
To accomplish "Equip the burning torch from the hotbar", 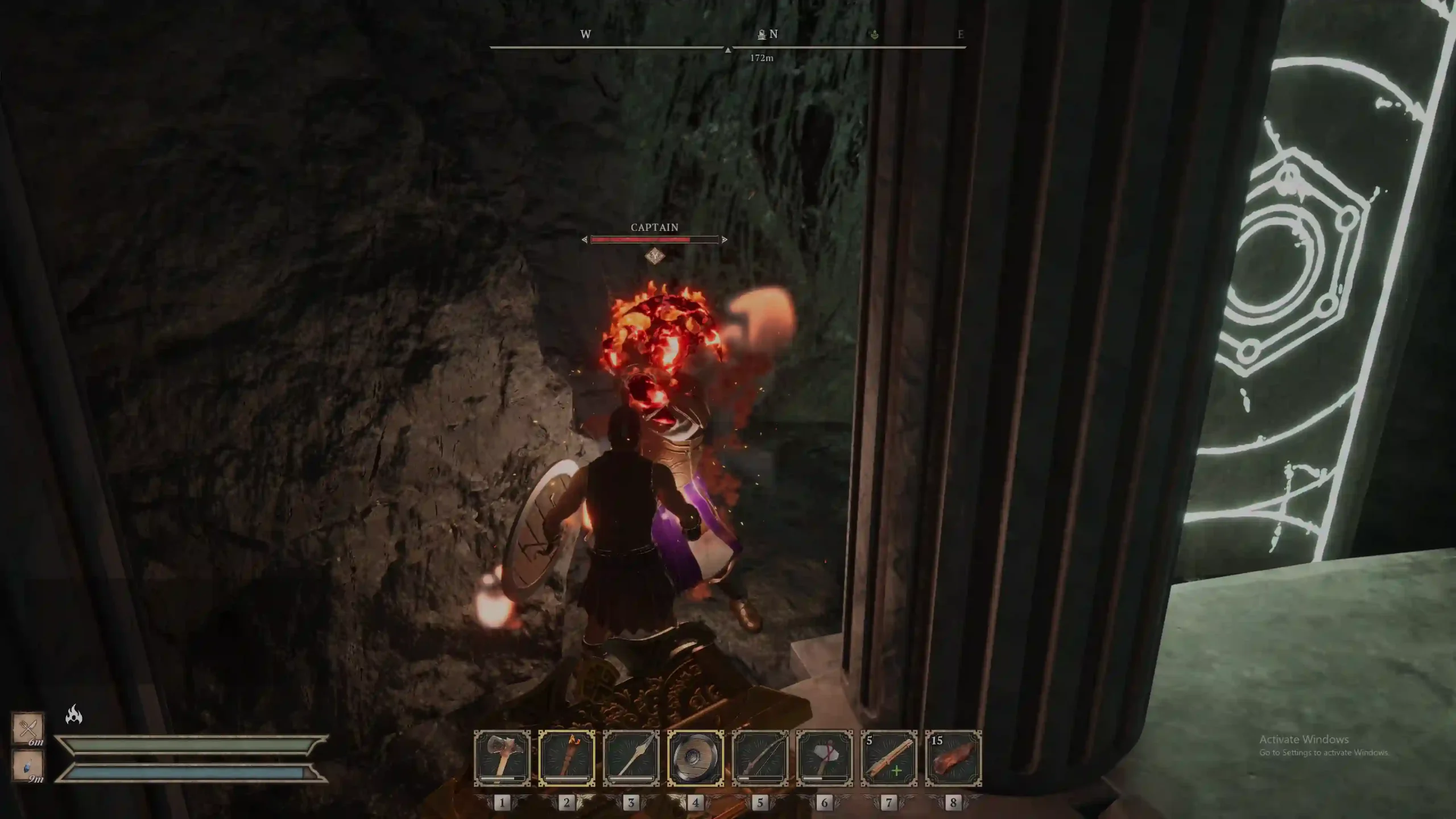I will (x=566, y=758).
